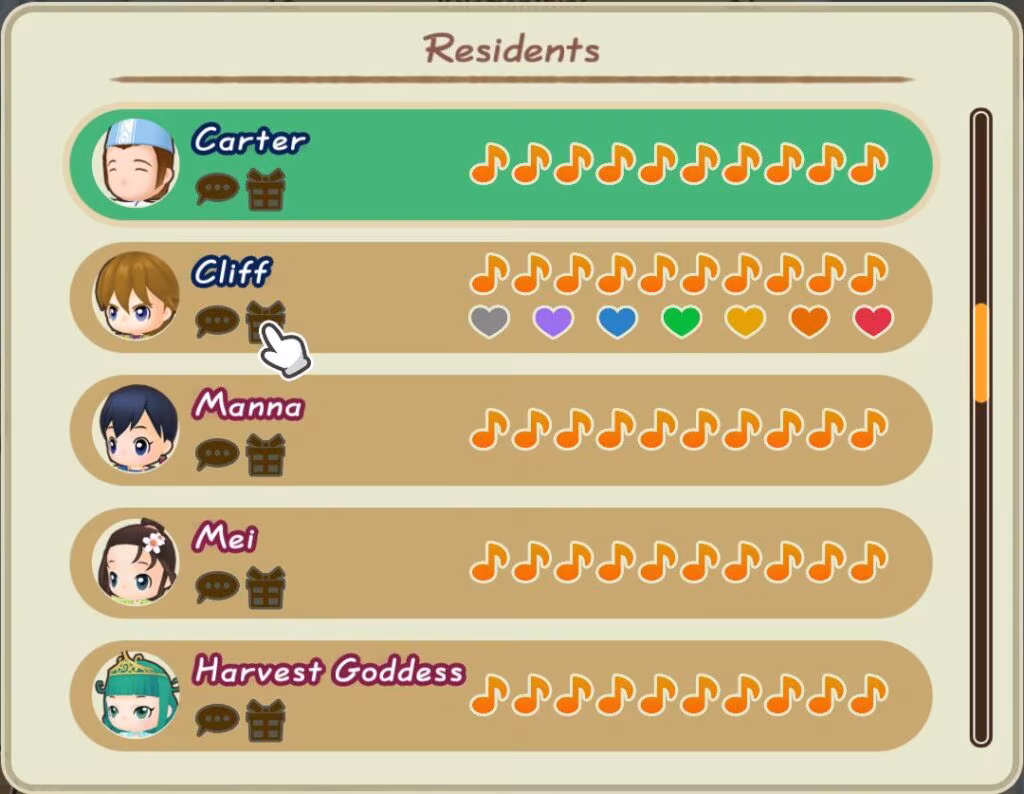Click the Harvest Goddess portrait
Viewport: 1024px width, 794px height.
point(137,694)
